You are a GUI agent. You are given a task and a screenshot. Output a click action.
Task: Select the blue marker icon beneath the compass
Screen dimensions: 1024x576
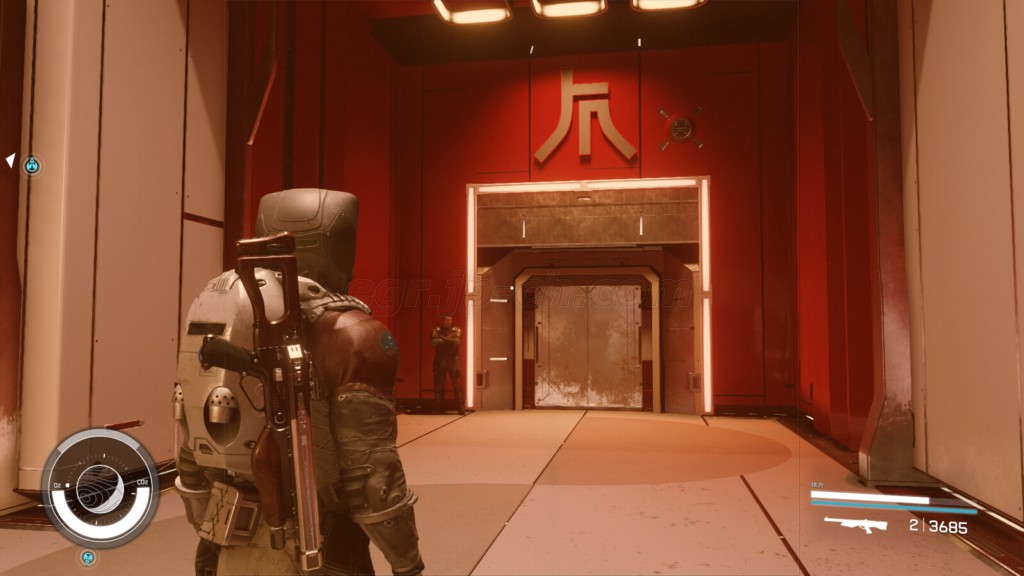pos(88,556)
